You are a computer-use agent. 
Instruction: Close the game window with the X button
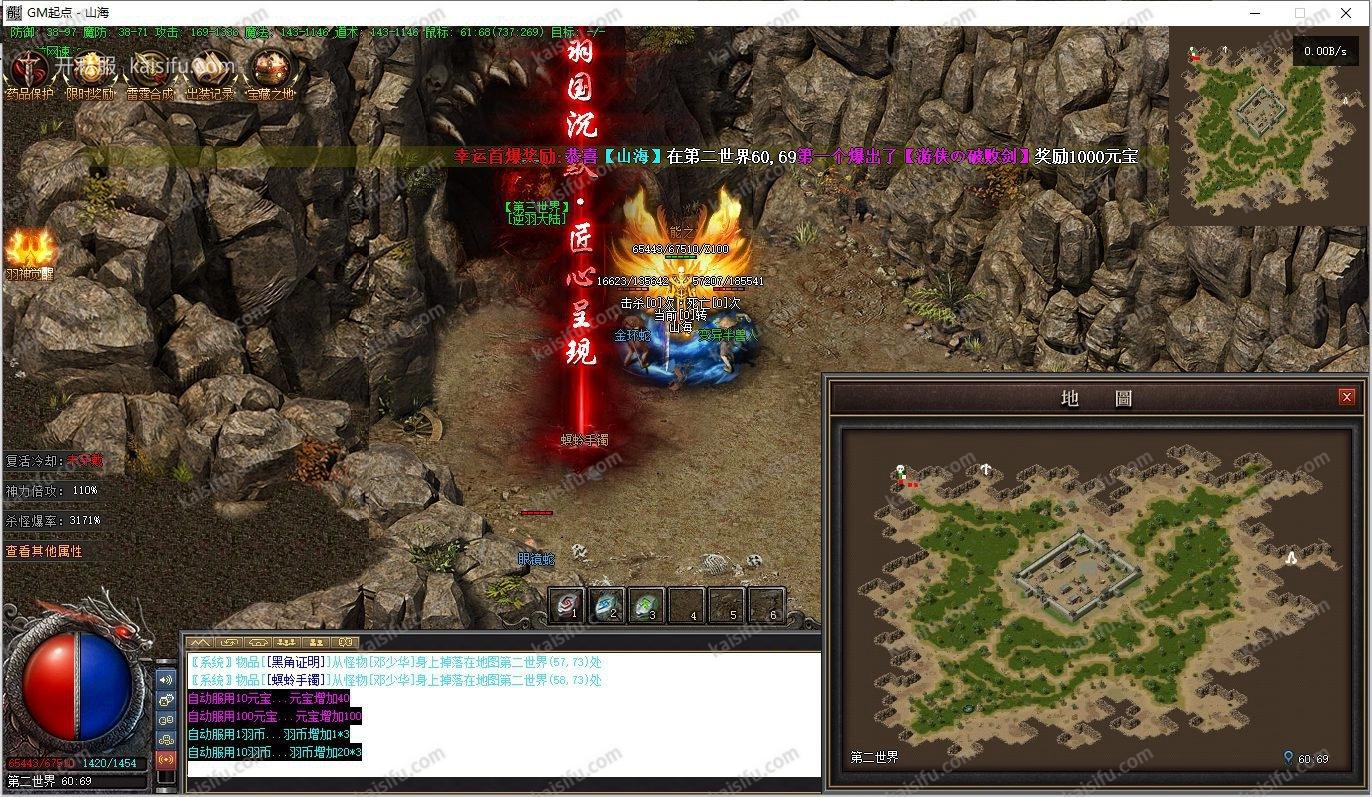coord(1346,13)
